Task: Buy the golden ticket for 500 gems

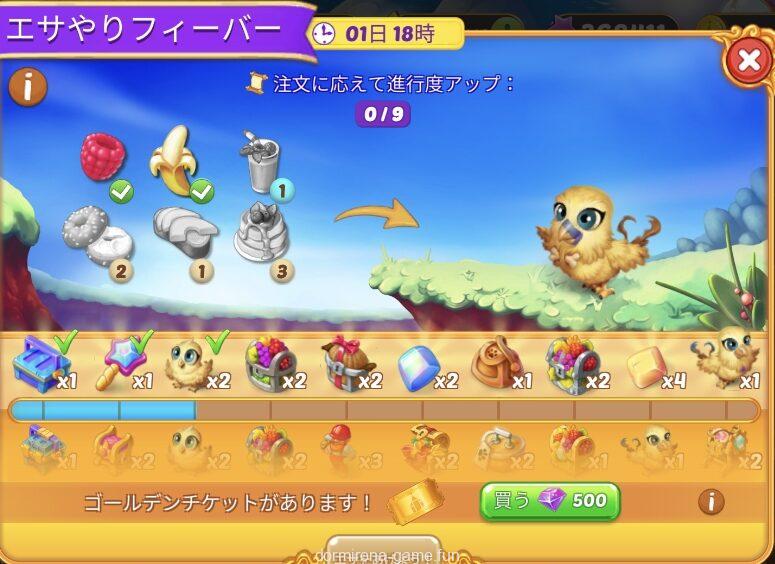Action: click(549, 500)
